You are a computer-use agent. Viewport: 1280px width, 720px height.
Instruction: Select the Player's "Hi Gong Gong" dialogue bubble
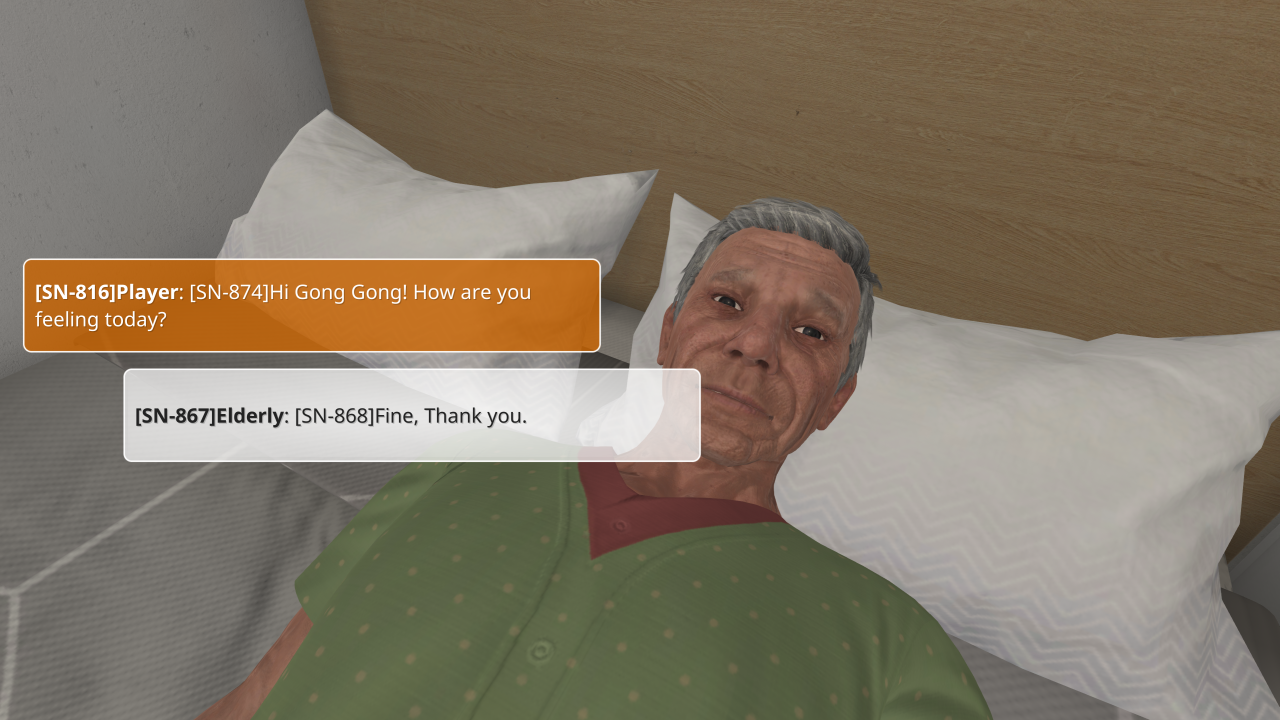(311, 306)
